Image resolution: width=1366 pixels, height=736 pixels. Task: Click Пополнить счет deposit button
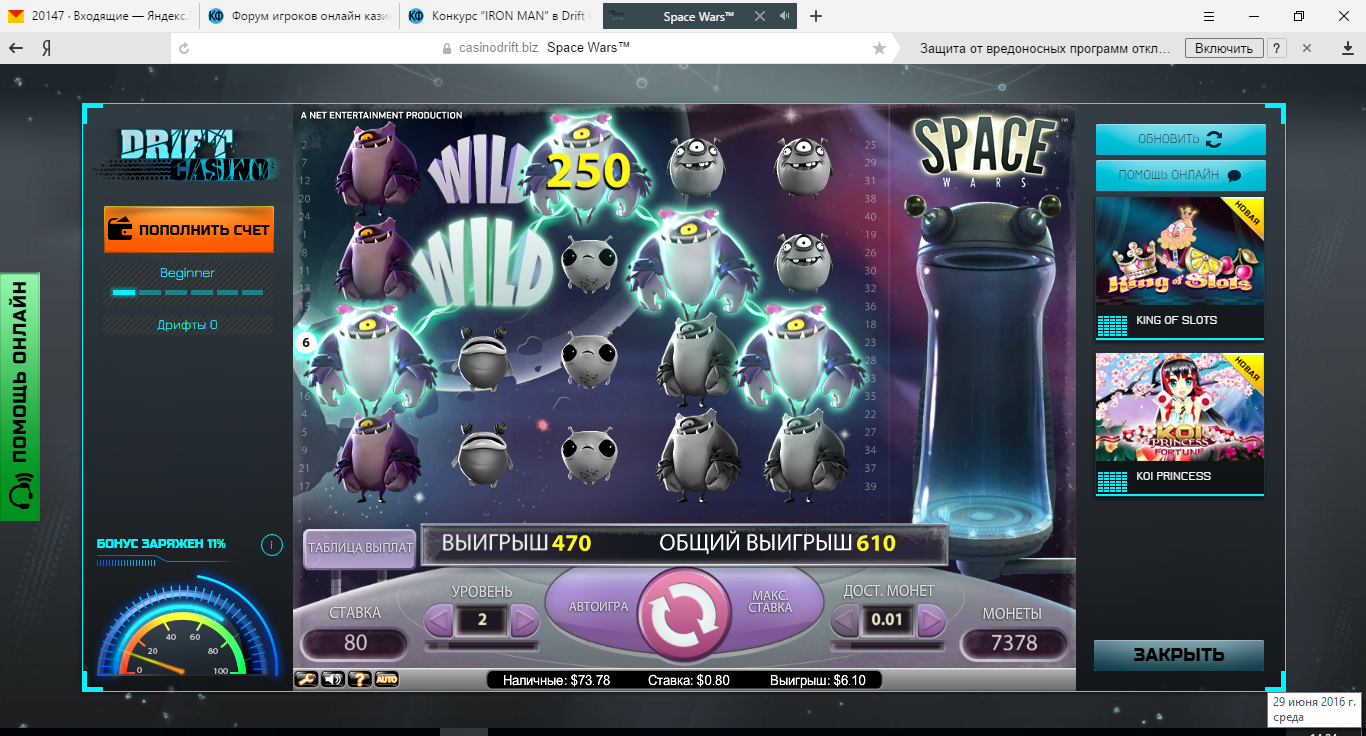coord(188,229)
